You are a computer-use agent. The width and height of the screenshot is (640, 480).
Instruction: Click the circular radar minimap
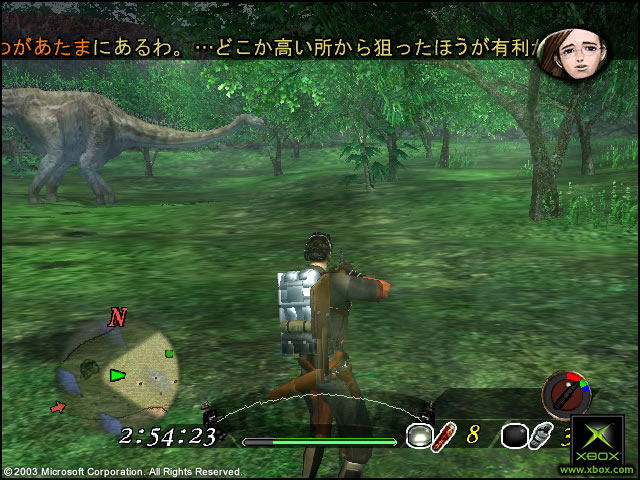click(x=118, y=372)
